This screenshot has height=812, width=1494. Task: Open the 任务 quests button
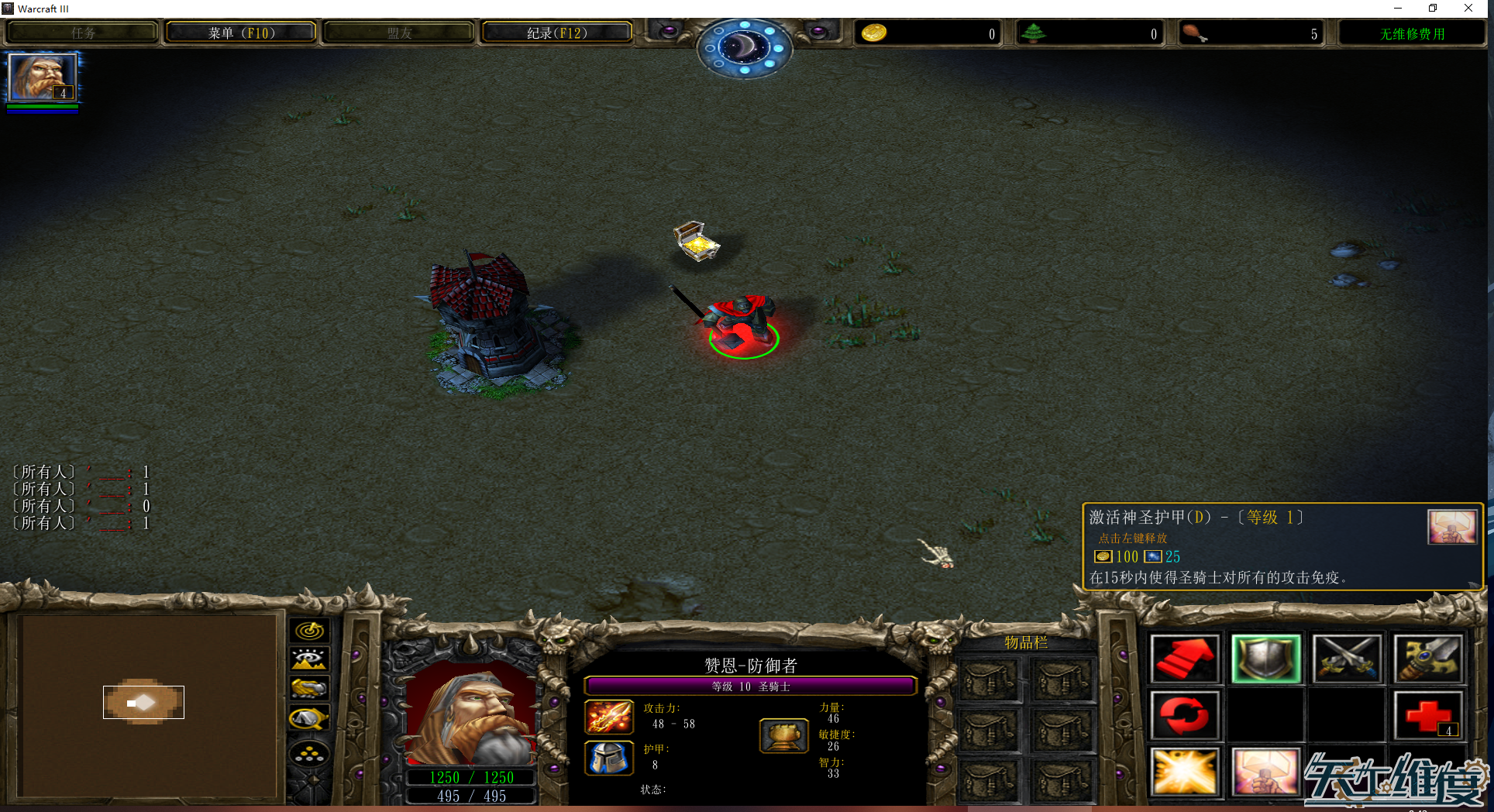[83, 33]
